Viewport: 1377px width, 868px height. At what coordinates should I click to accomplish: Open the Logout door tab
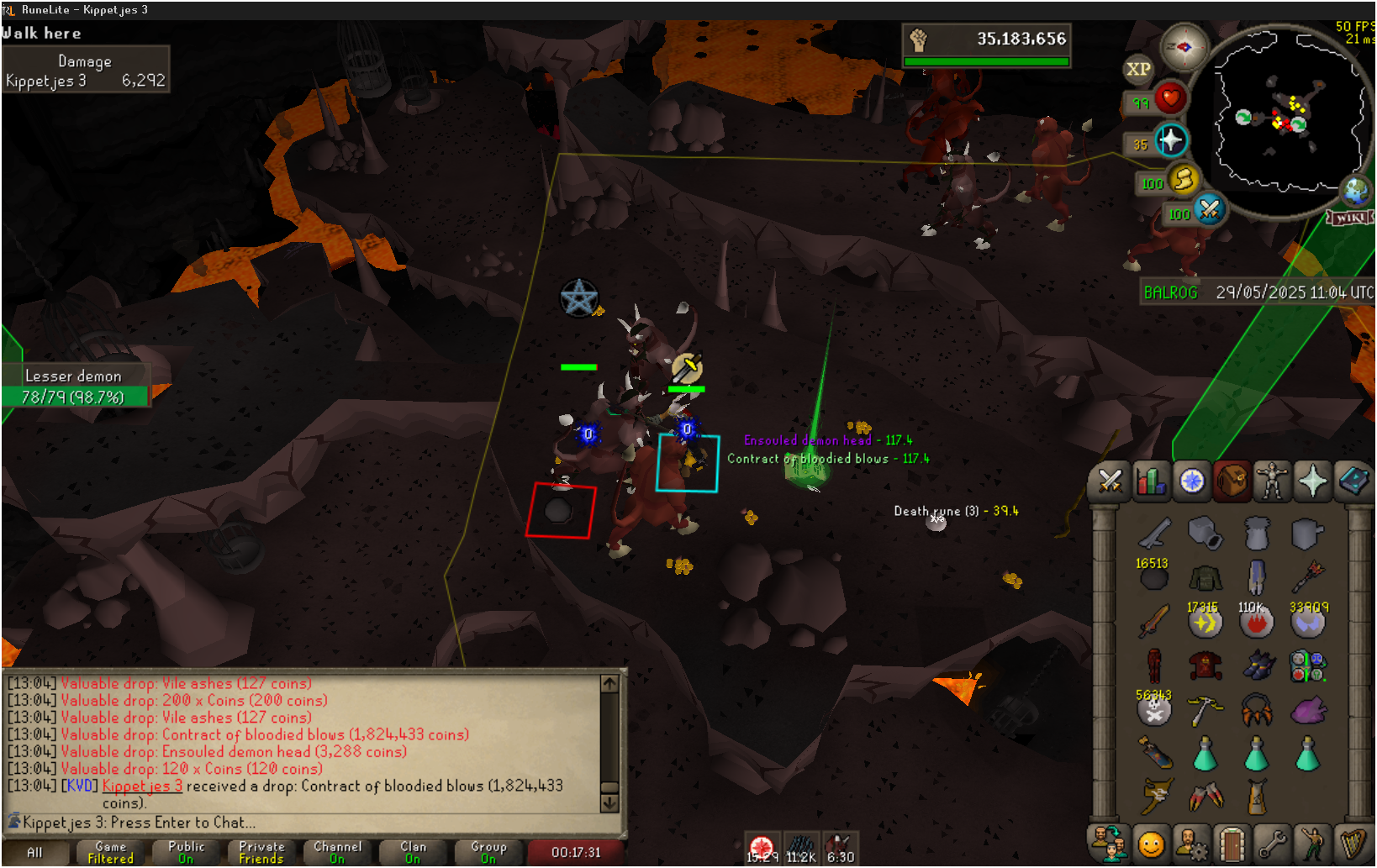(x=1232, y=844)
